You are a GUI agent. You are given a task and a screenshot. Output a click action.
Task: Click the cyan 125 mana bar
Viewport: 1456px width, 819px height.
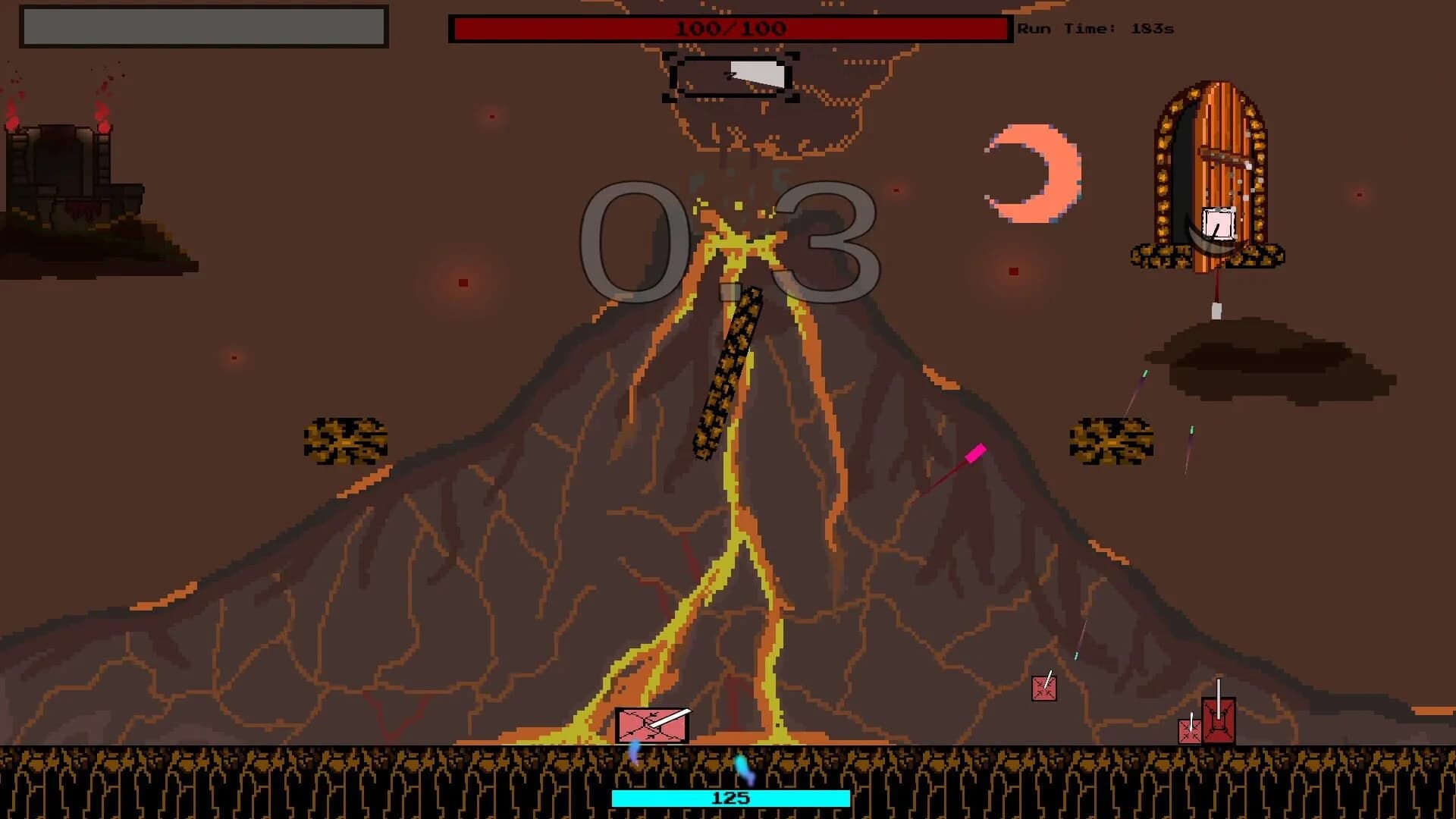point(730,798)
